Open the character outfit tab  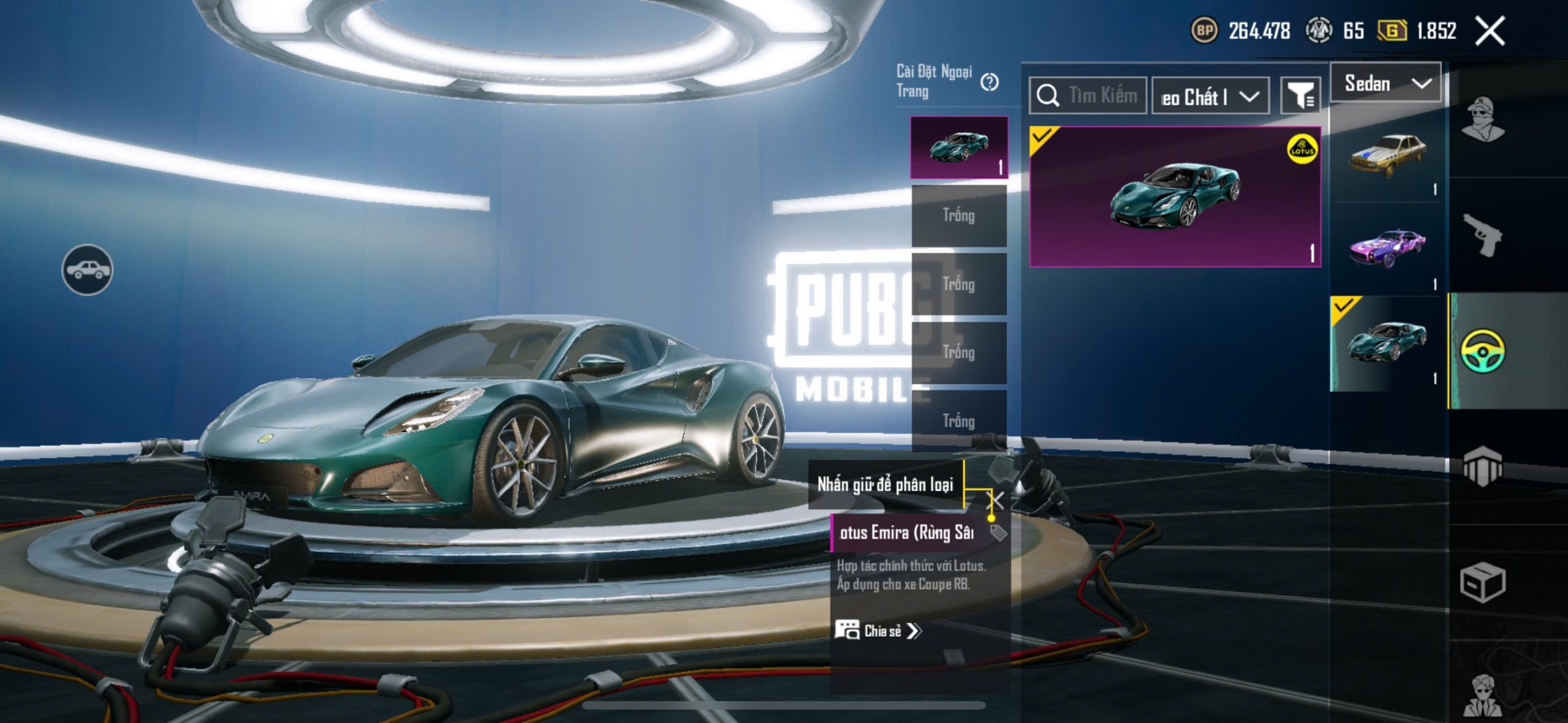pyautogui.click(x=1482, y=119)
